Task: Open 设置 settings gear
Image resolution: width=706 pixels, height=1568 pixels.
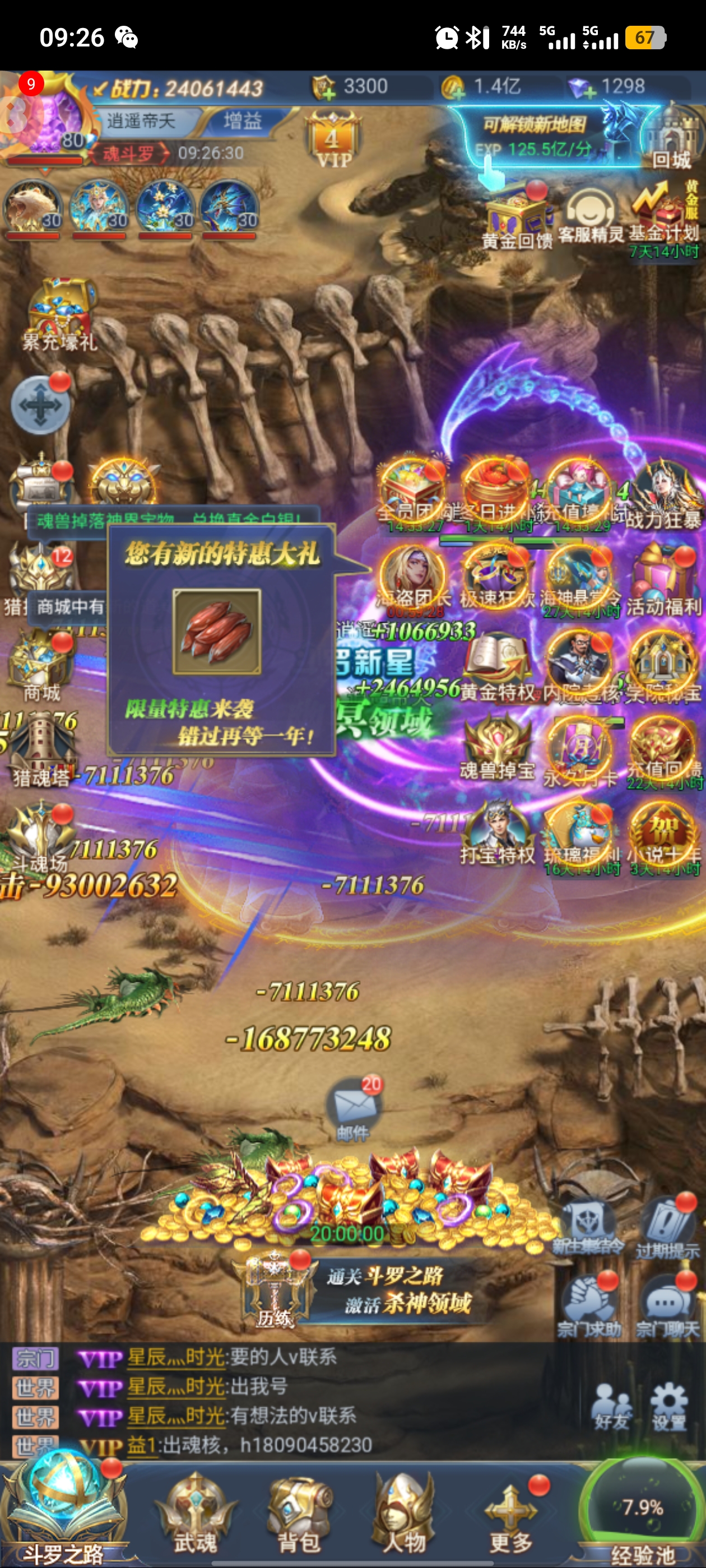Action: (x=669, y=1406)
